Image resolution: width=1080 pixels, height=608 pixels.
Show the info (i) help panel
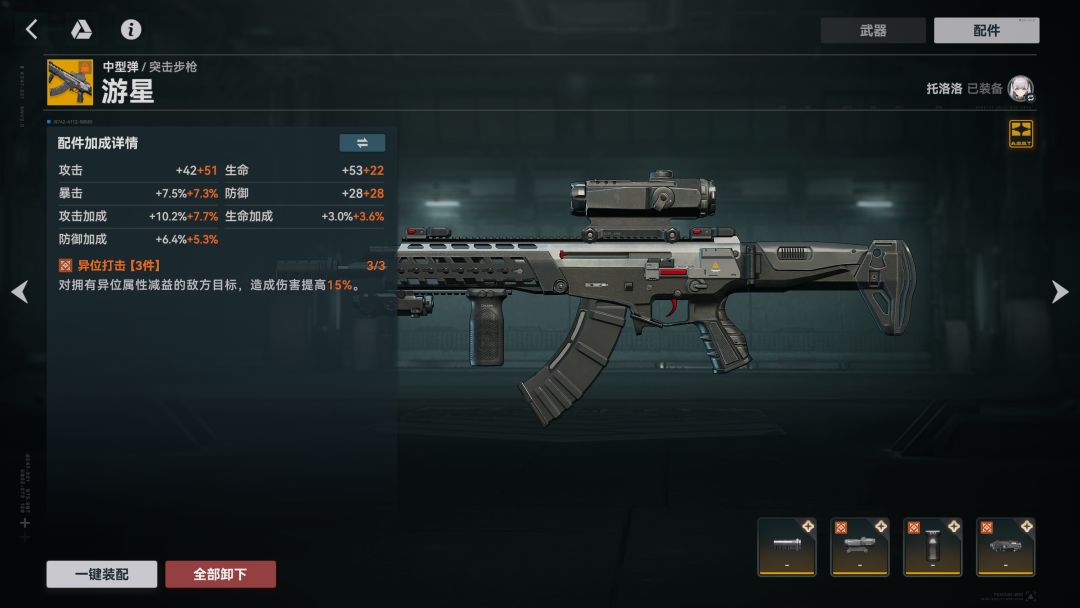point(131,30)
